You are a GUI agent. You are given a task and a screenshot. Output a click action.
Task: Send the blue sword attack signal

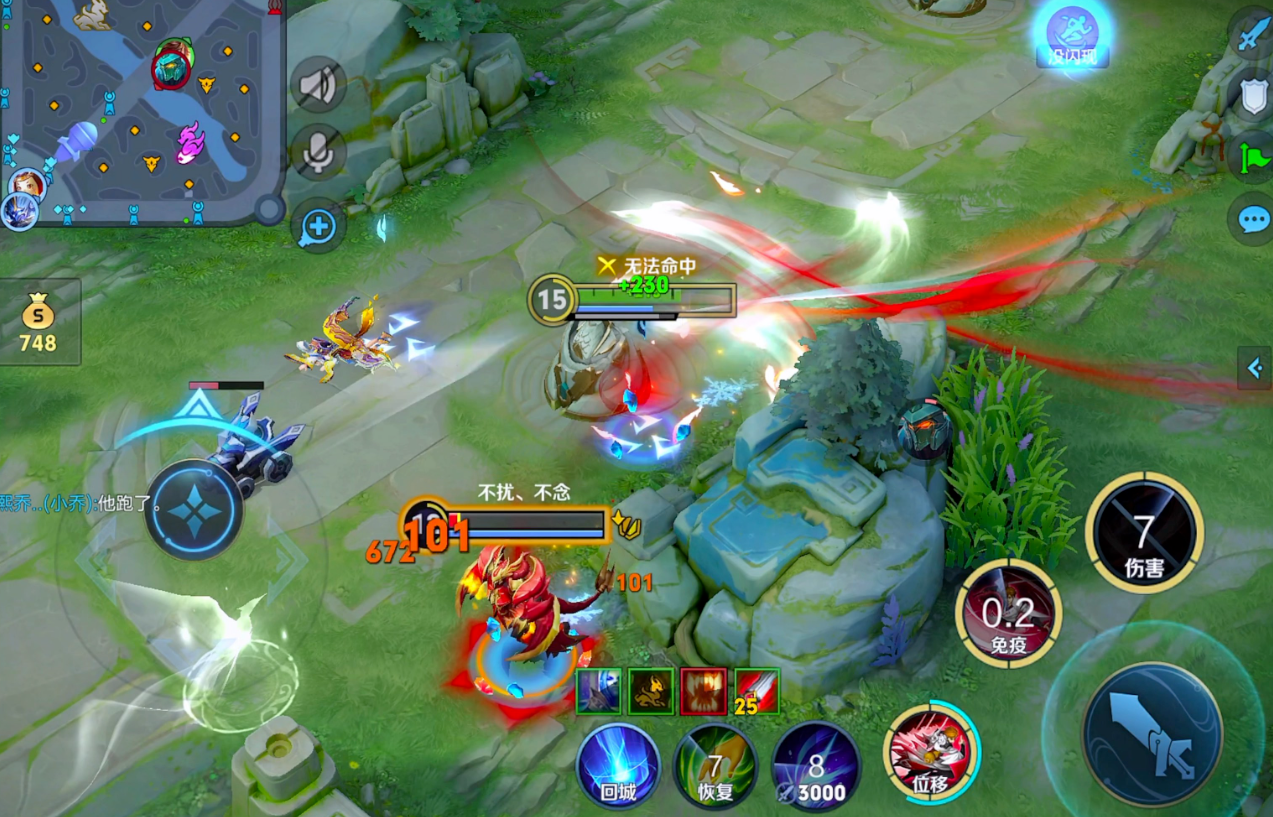[x=1251, y=37]
